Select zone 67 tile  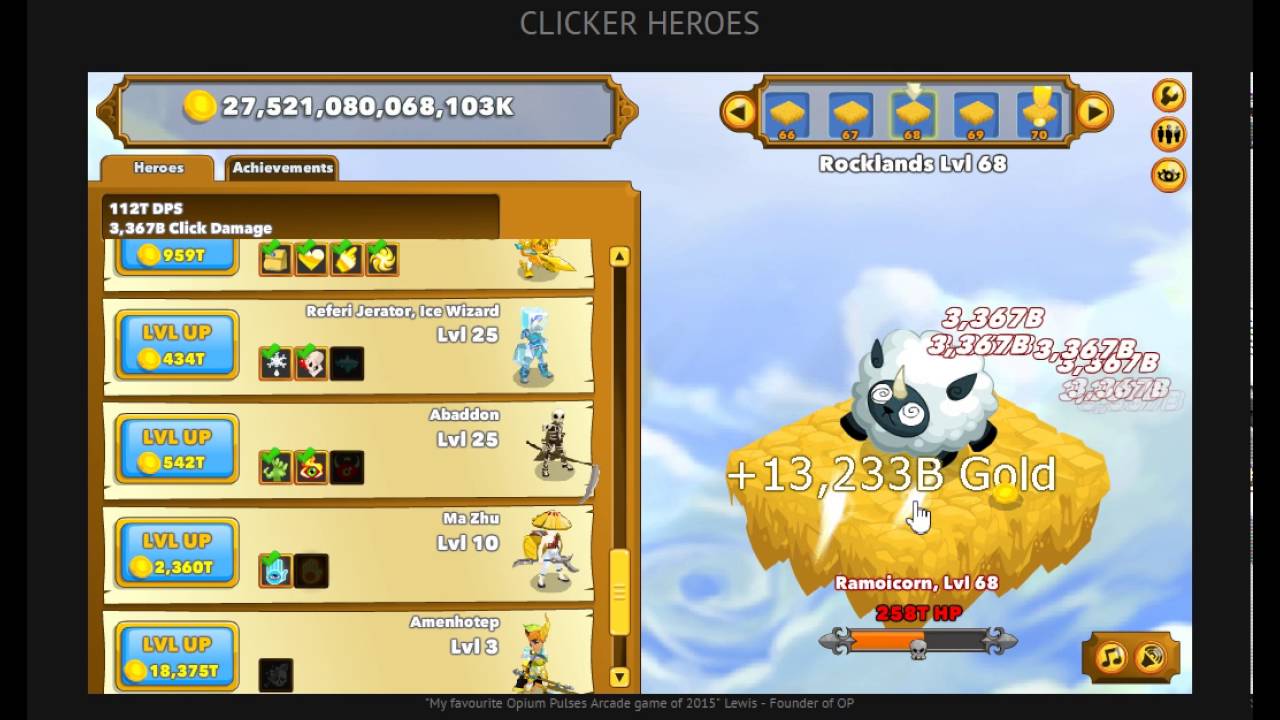click(850, 113)
